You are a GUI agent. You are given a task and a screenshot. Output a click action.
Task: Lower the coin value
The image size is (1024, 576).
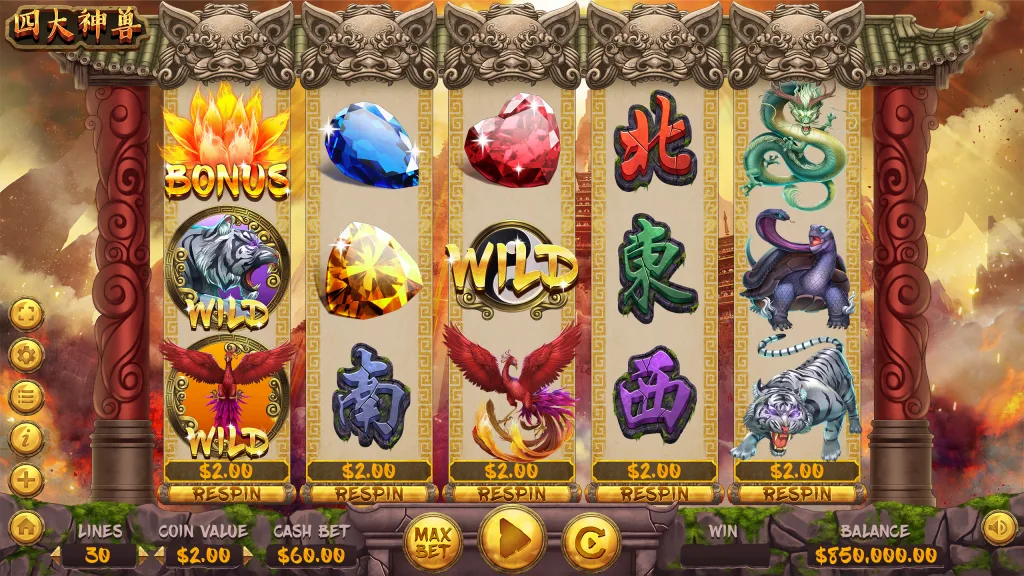[x=162, y=555]
